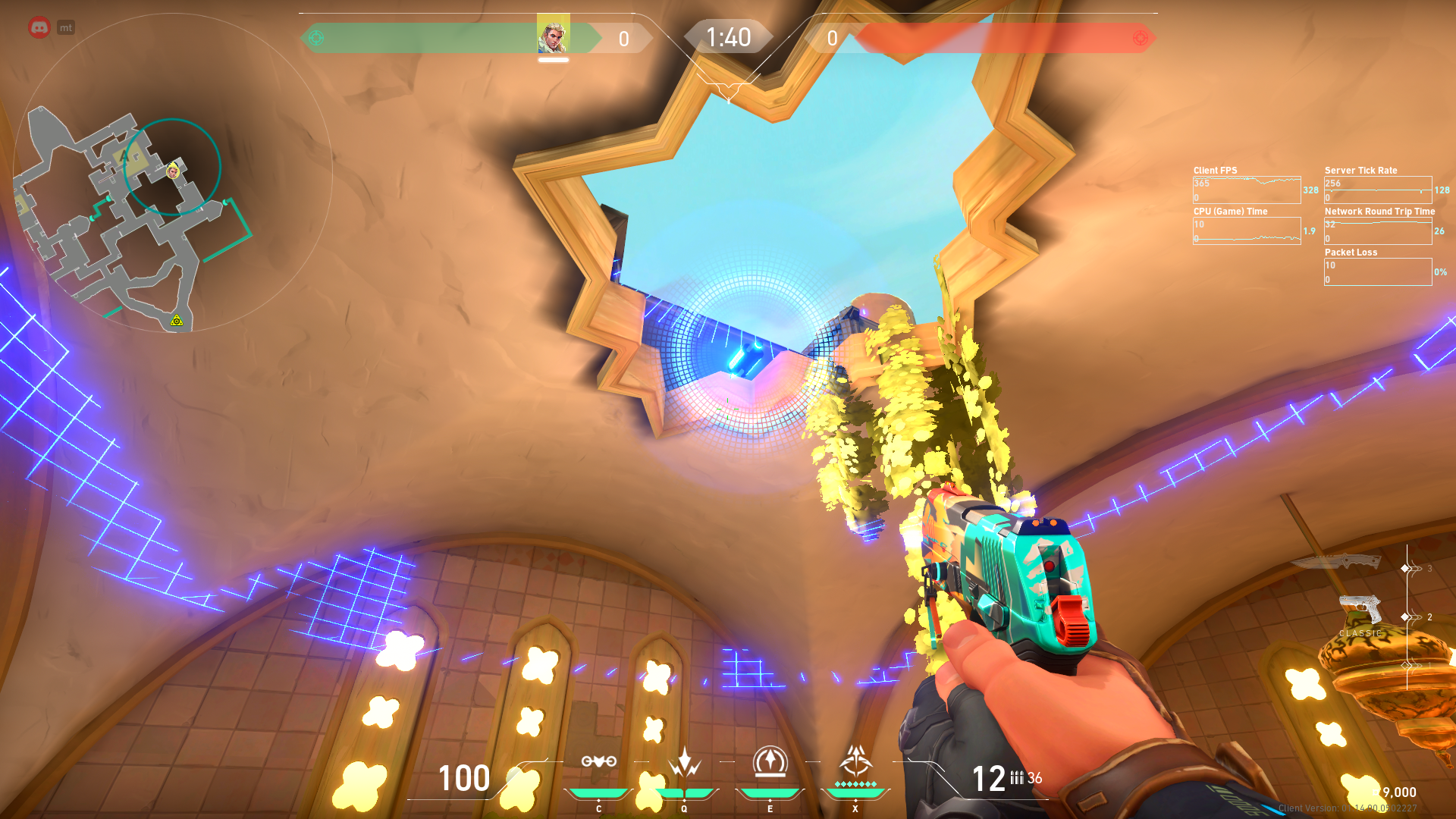Equip the knife in the weapon list

pos(1338,562)
